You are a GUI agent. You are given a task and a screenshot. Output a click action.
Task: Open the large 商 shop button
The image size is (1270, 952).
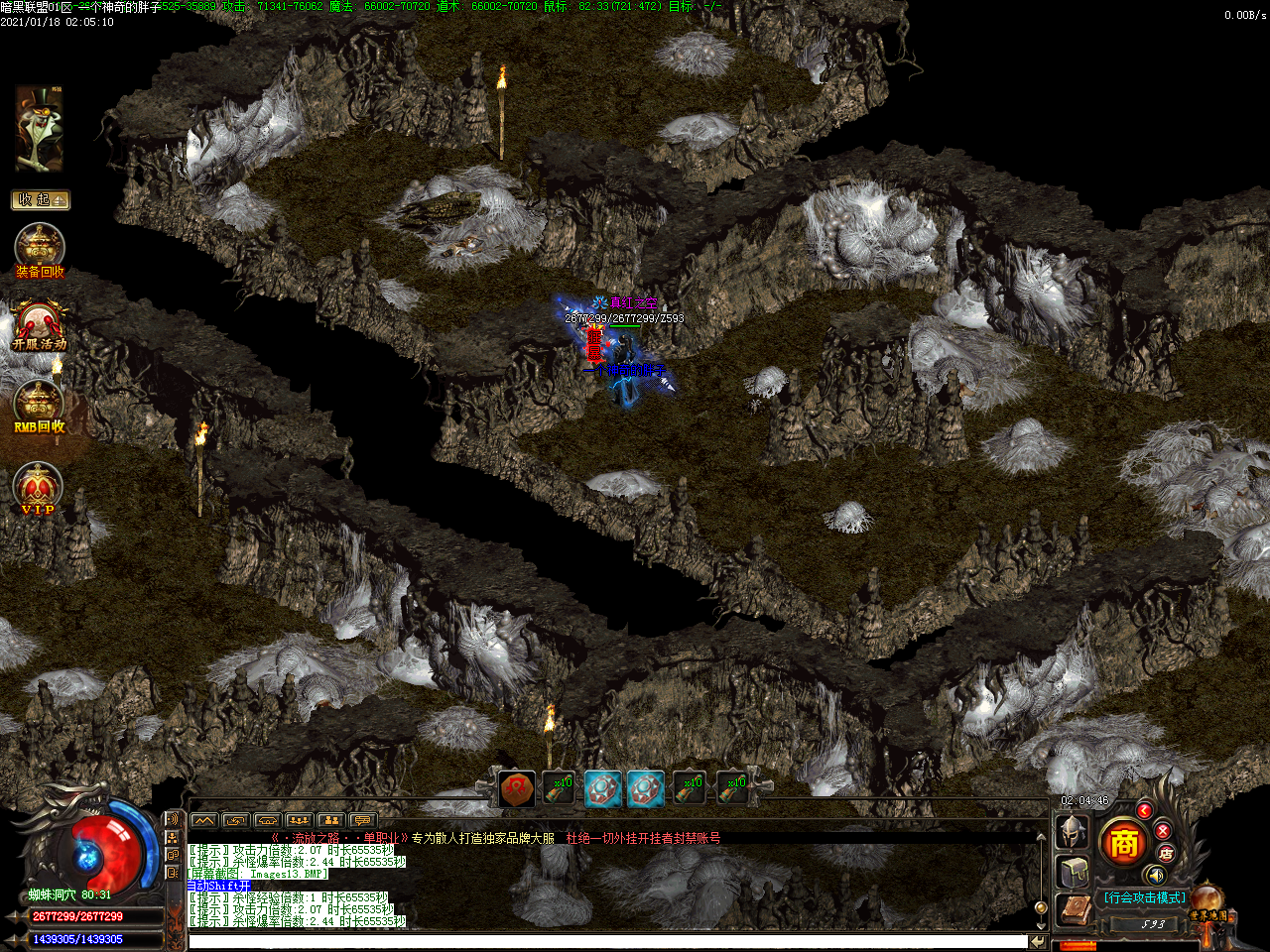pos(1123,844)
